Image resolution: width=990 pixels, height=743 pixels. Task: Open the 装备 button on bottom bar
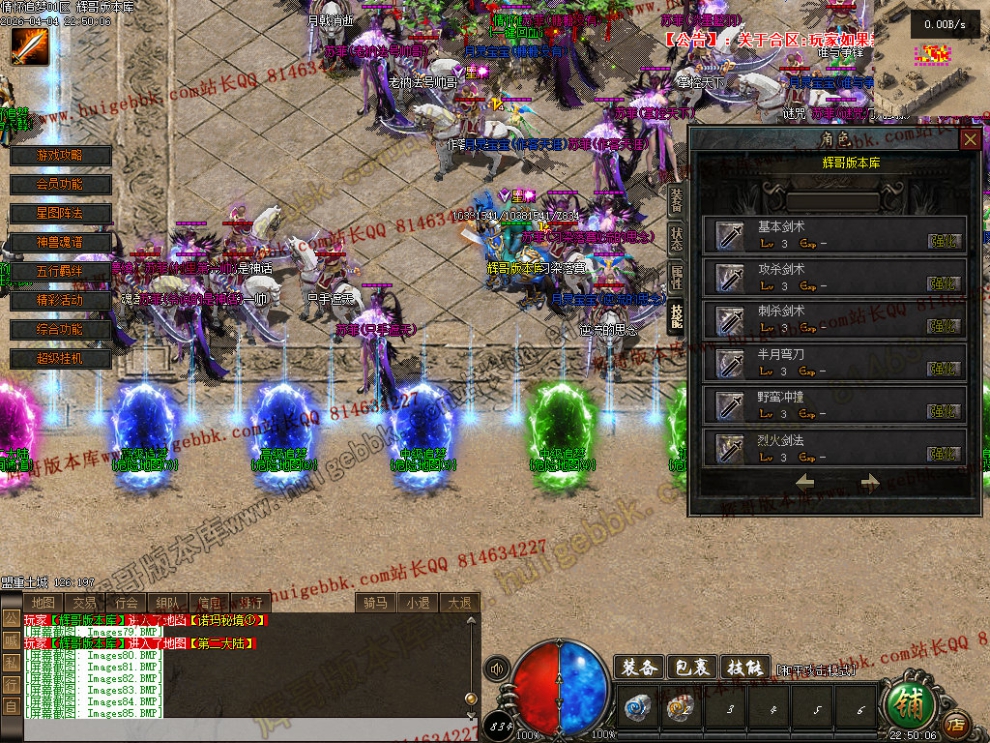[x=638, y=667]
